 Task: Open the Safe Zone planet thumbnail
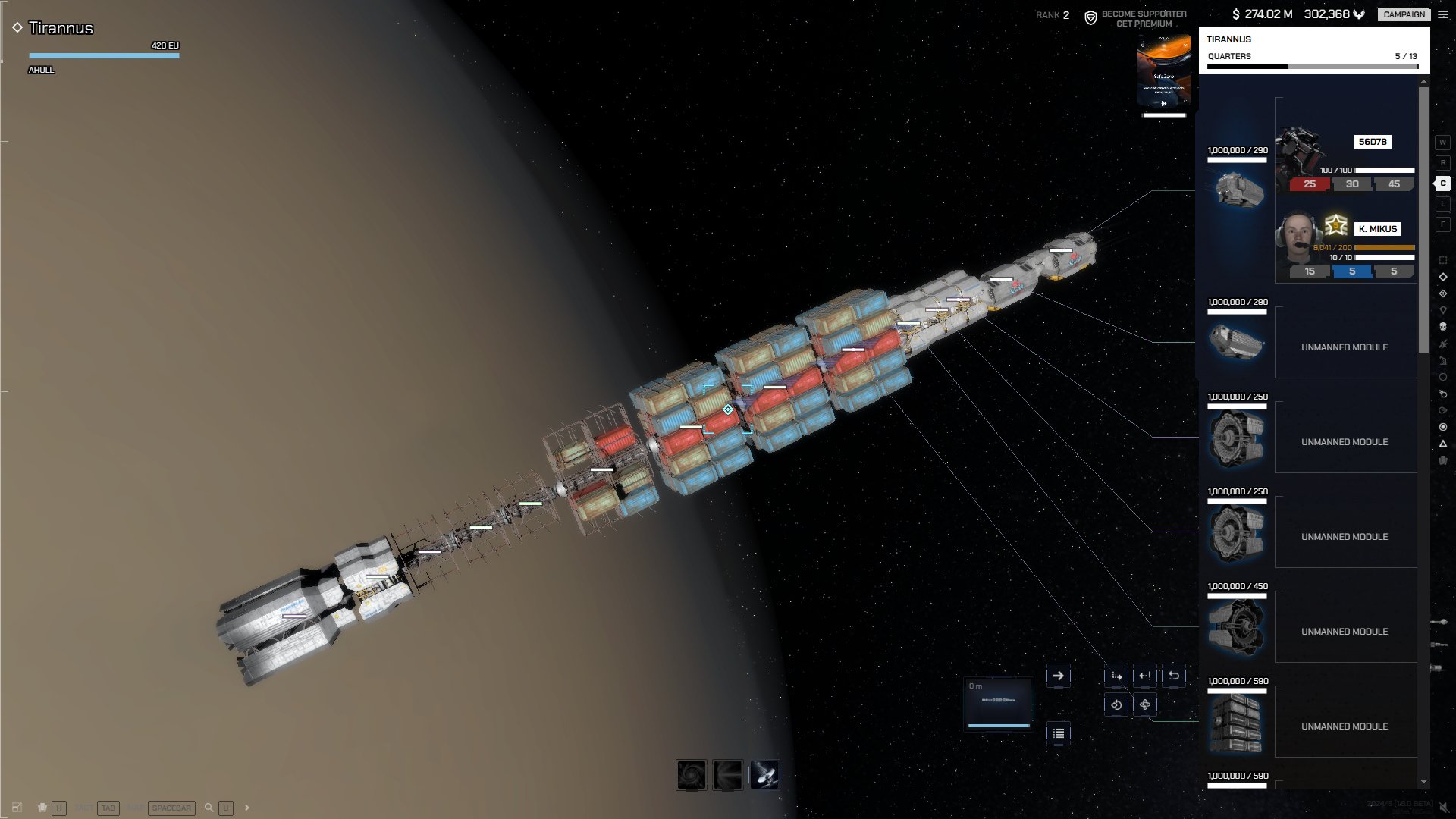[x=1164, y=72]
